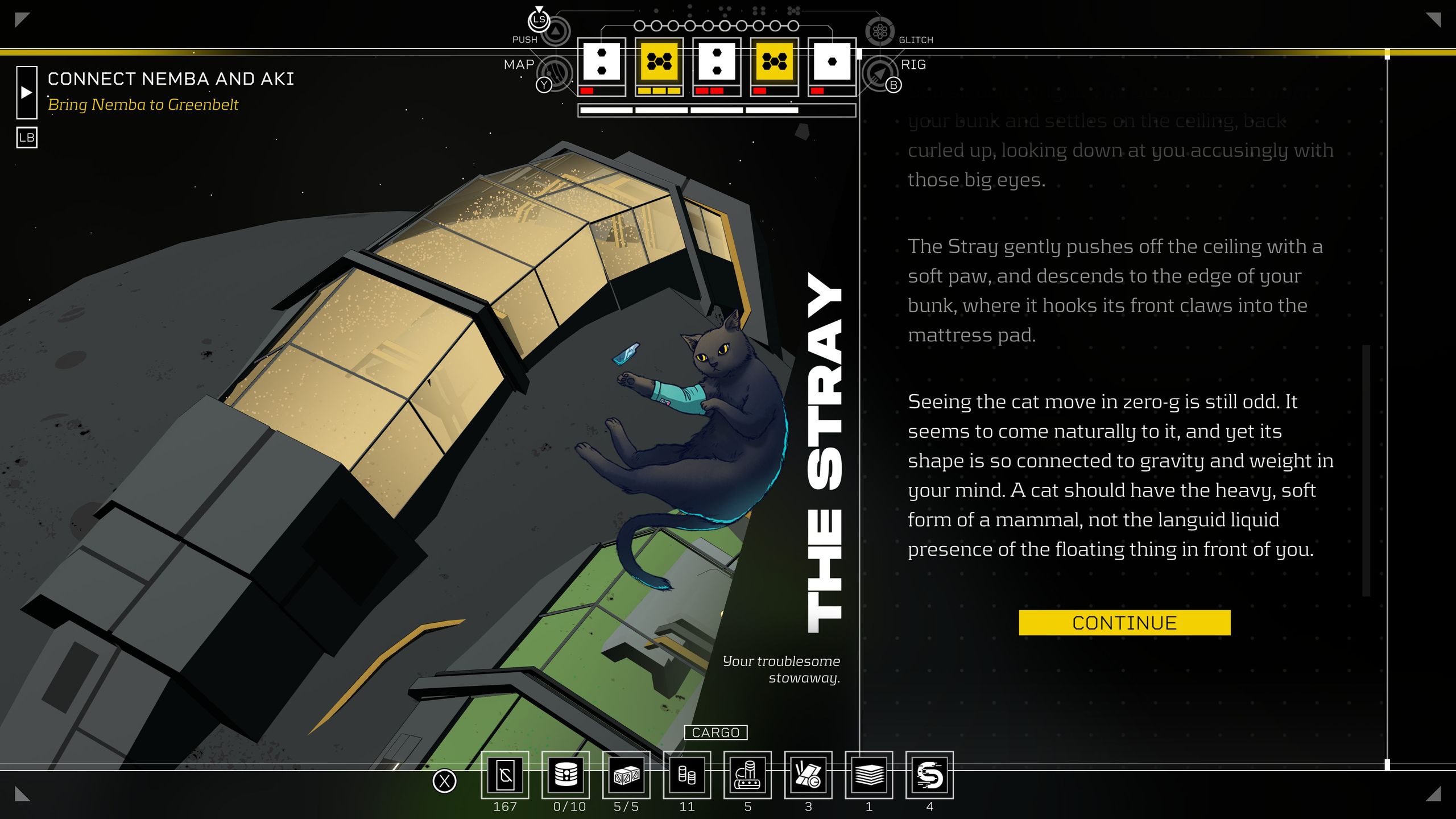Click the stacked plates cargo icon showing 1

pyautogui.click(x=870, y=776)
